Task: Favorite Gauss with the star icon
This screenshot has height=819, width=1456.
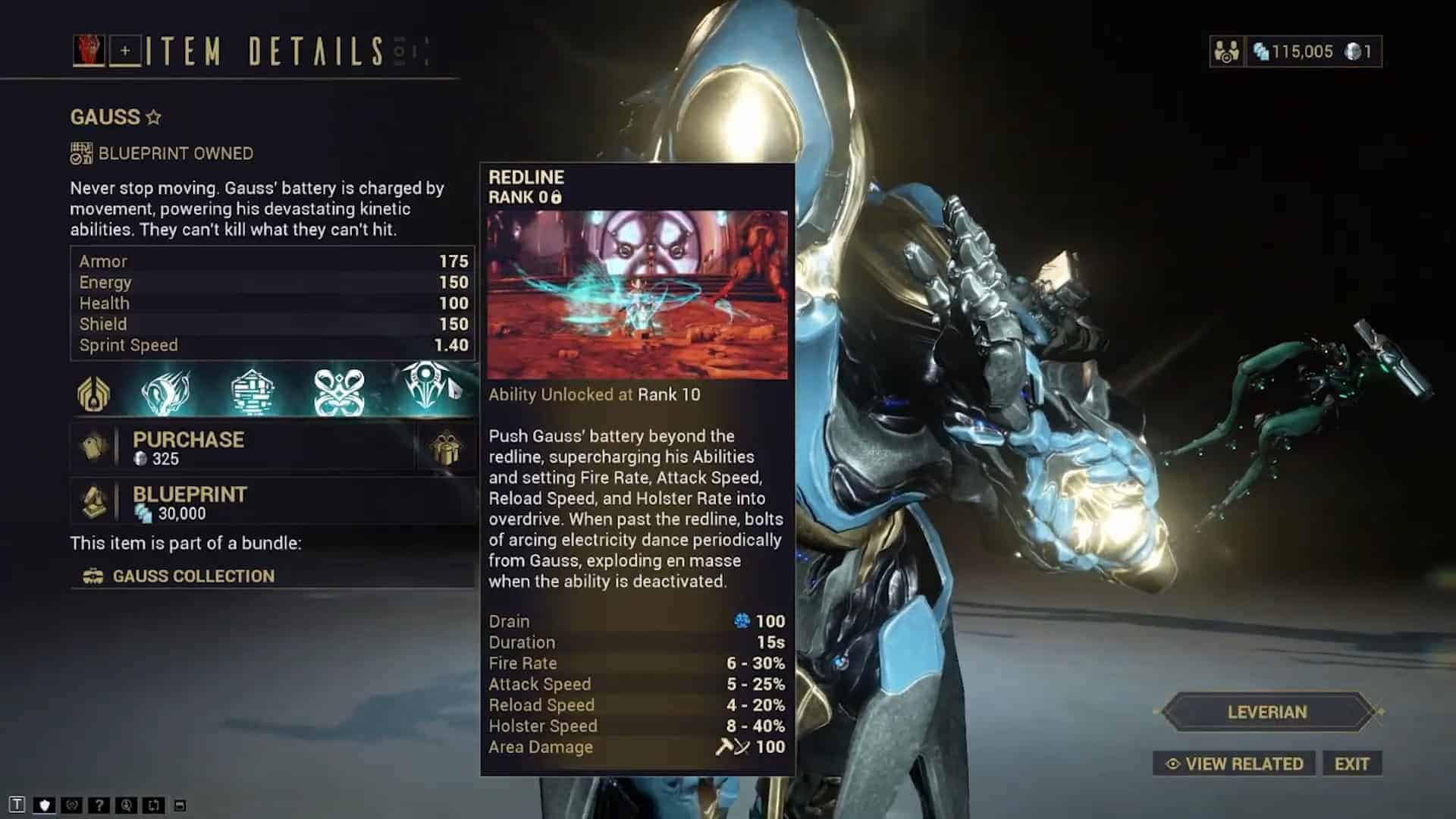Action: 154,118
